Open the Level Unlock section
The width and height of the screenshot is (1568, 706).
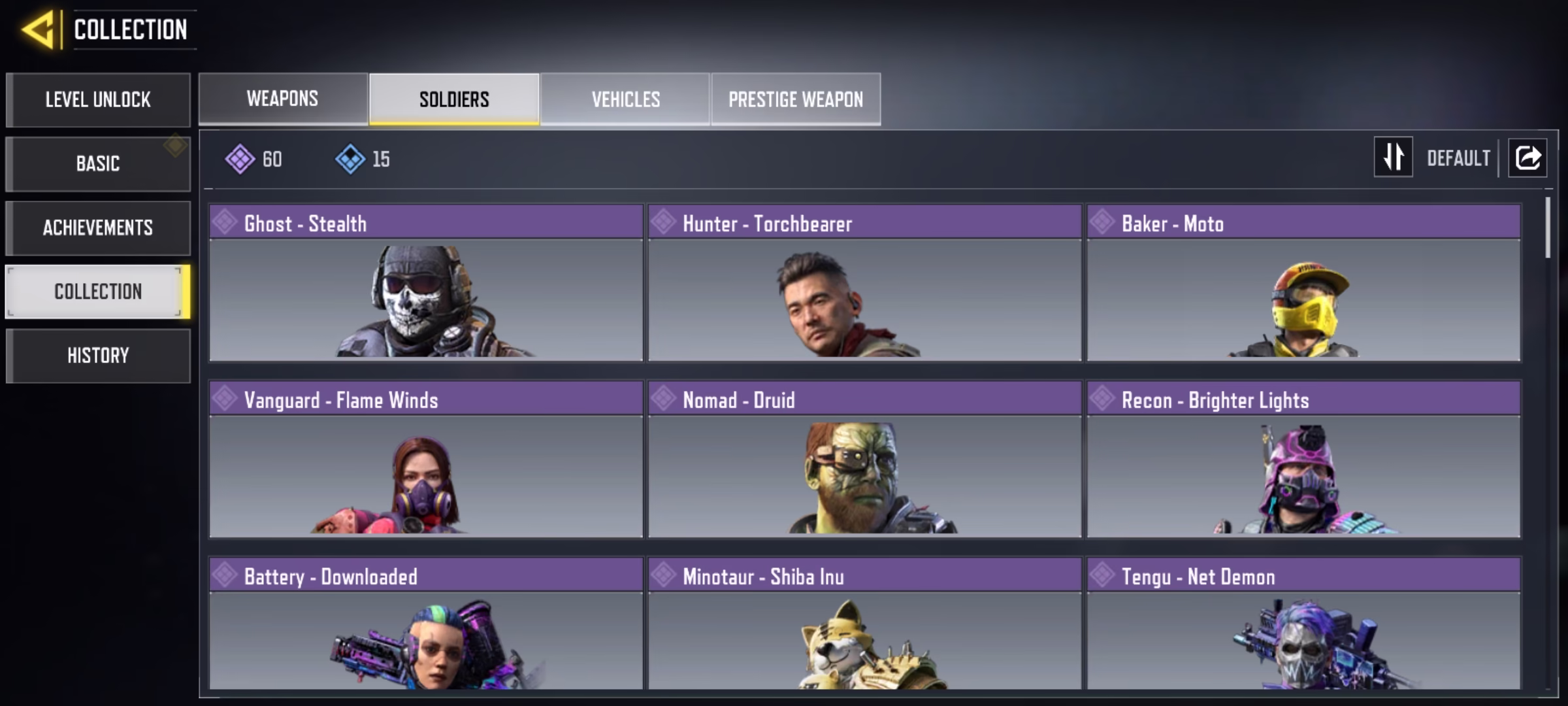click(98, 100)
